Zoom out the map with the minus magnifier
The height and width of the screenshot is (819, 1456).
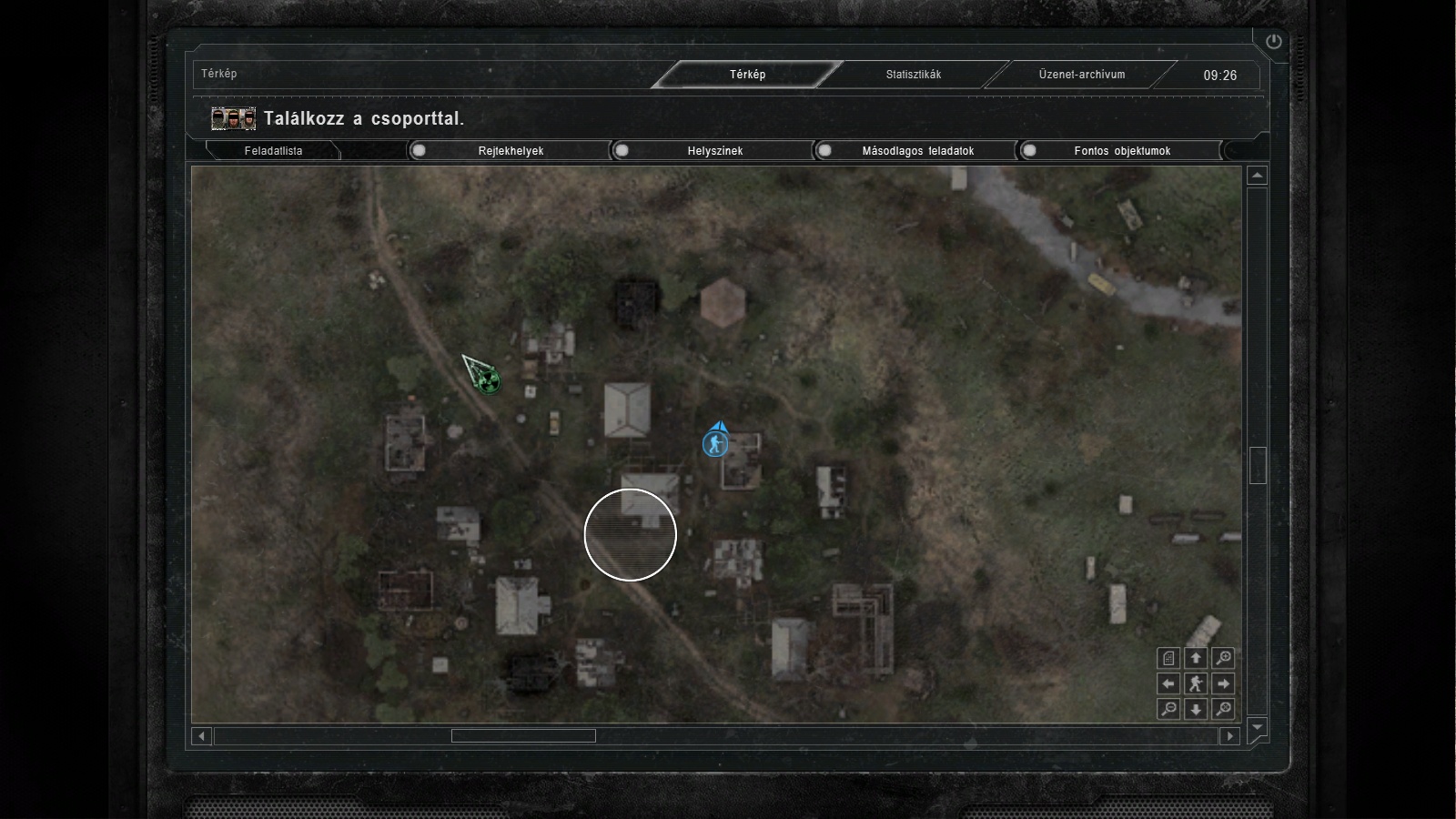click(1168, 709)
